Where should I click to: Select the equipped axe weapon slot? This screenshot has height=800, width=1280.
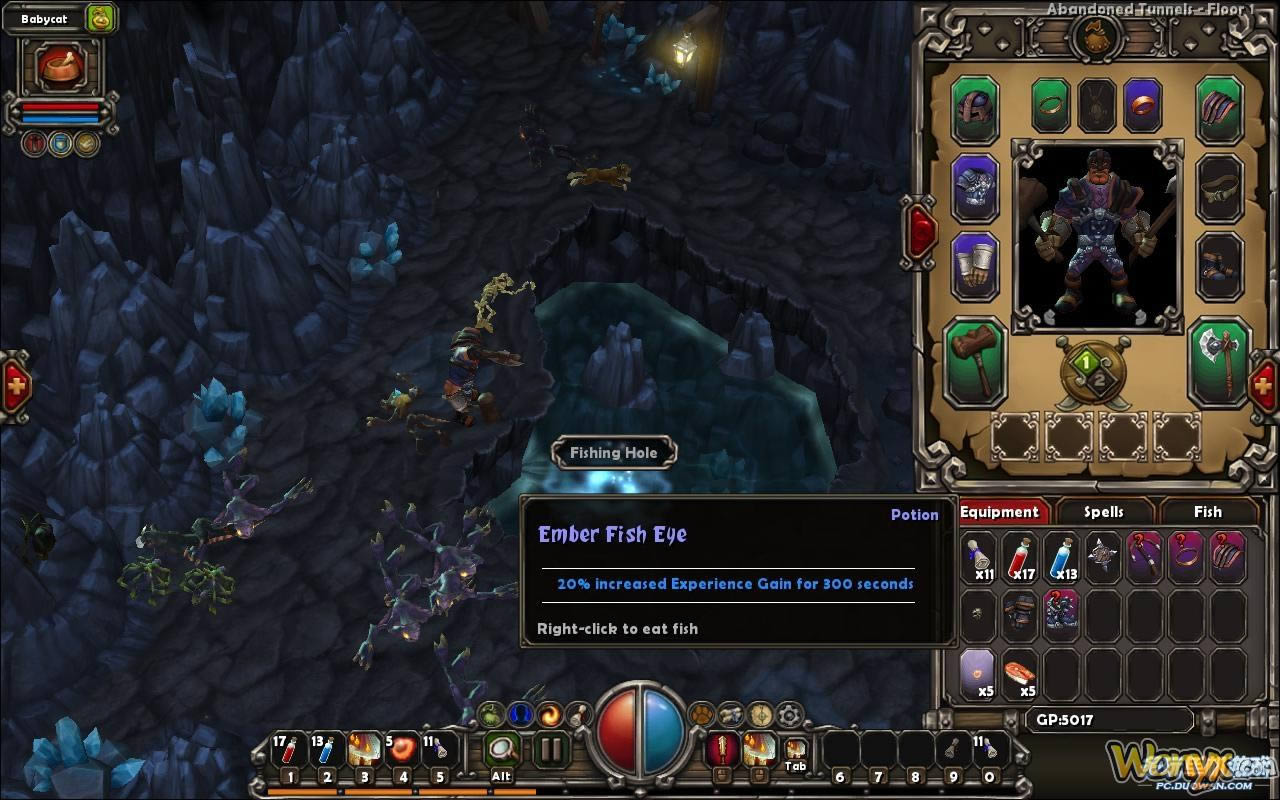click(x=1220, y=361)
